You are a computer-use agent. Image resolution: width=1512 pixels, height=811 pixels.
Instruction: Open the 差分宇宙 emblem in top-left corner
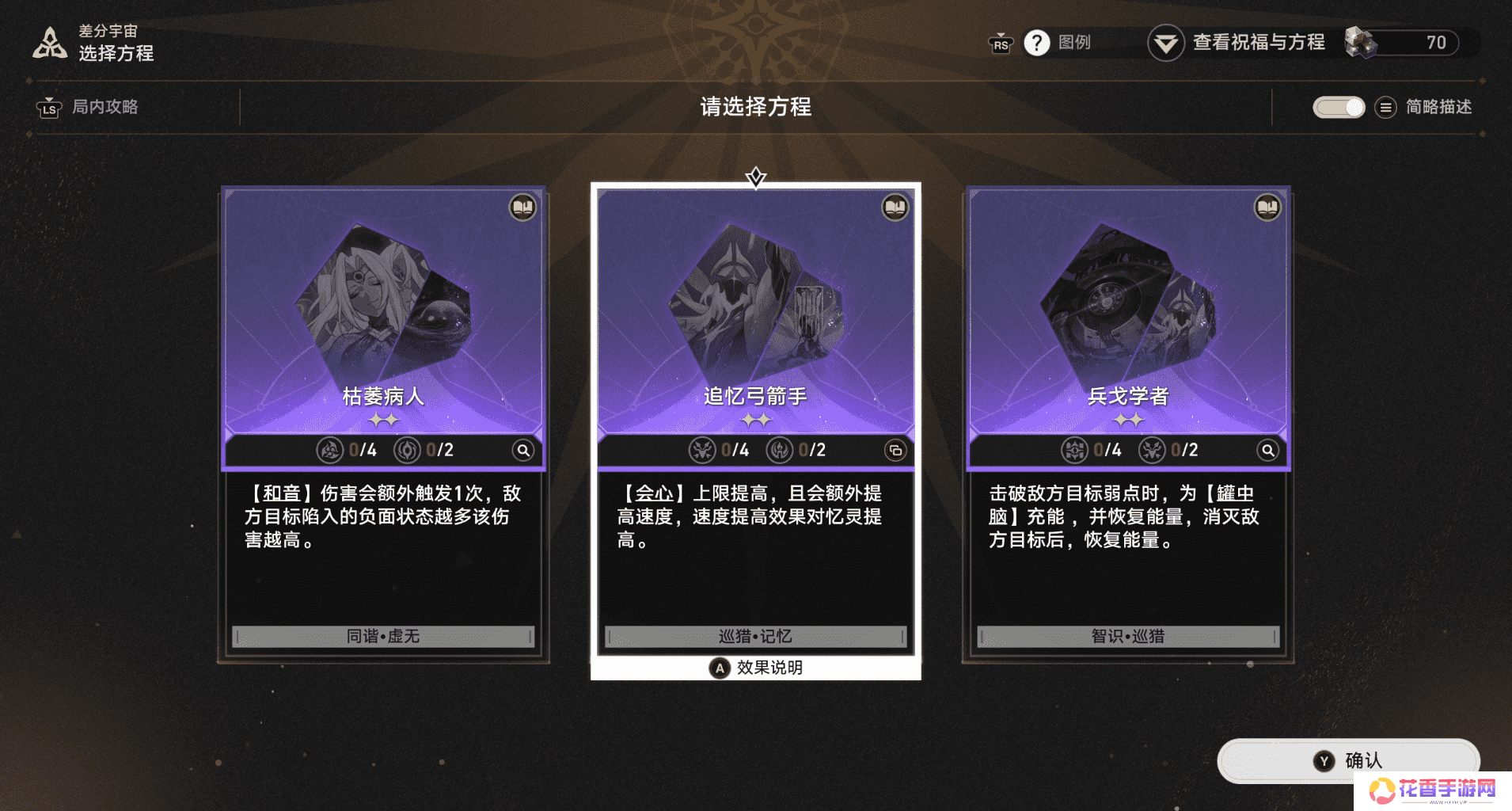coord(49,43)
